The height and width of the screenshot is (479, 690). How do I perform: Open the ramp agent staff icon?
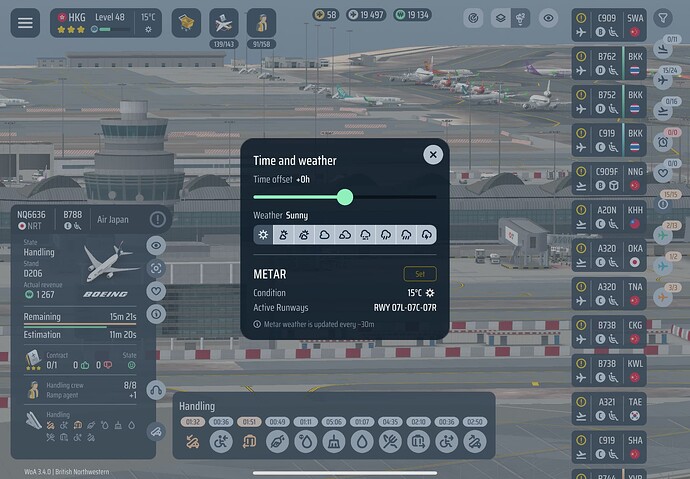pos(261,22)
